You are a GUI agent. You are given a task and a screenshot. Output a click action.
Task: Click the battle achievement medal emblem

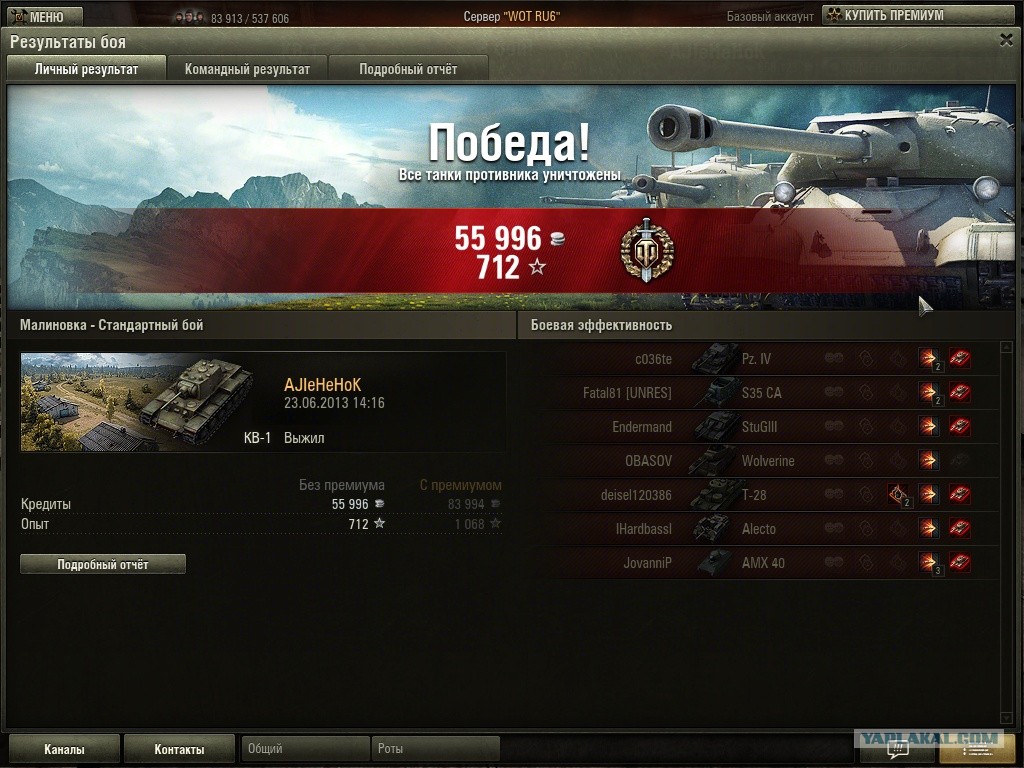[x=647, y=249]
